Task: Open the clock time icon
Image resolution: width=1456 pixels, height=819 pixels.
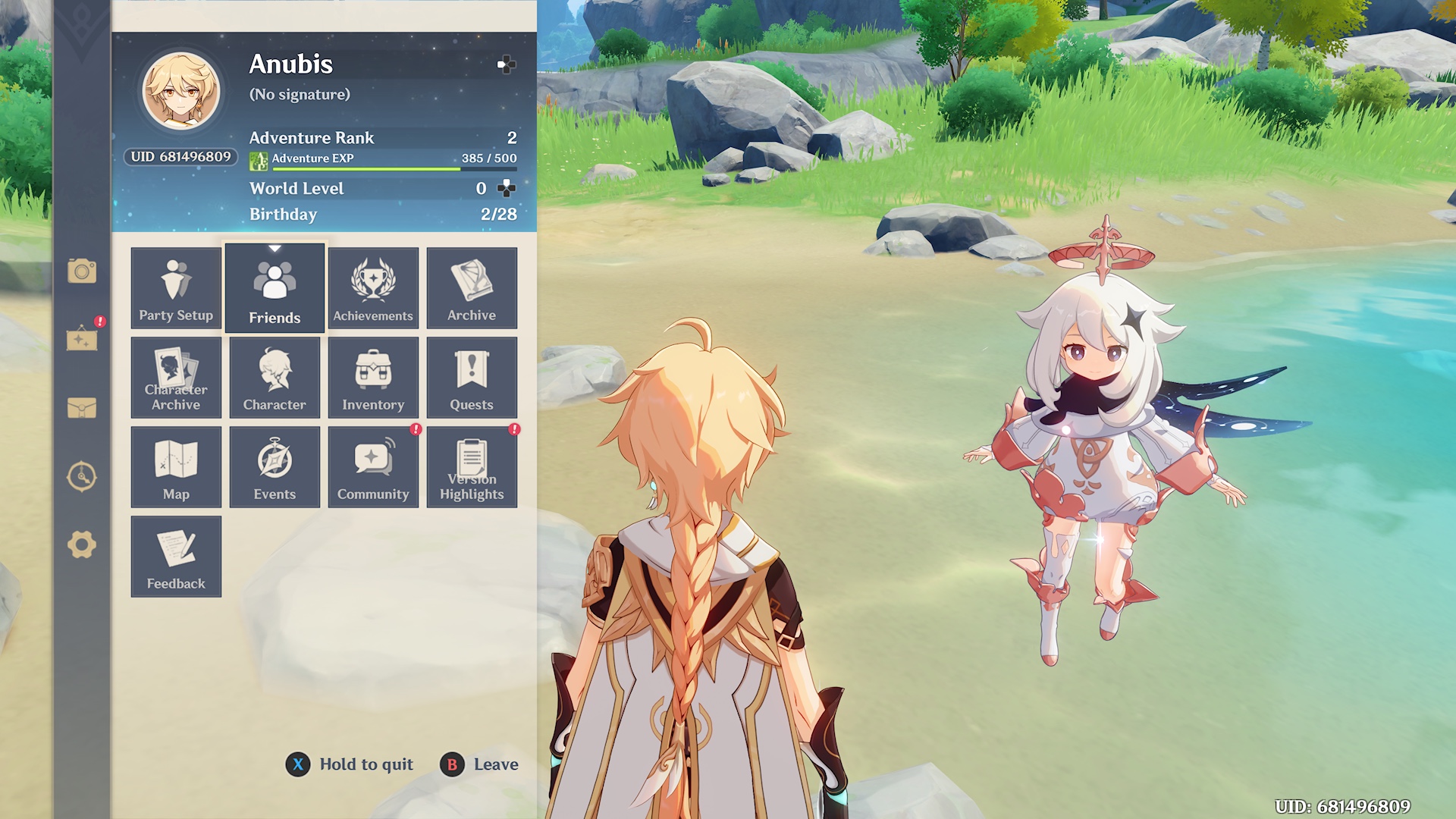Action: [82, 476]
